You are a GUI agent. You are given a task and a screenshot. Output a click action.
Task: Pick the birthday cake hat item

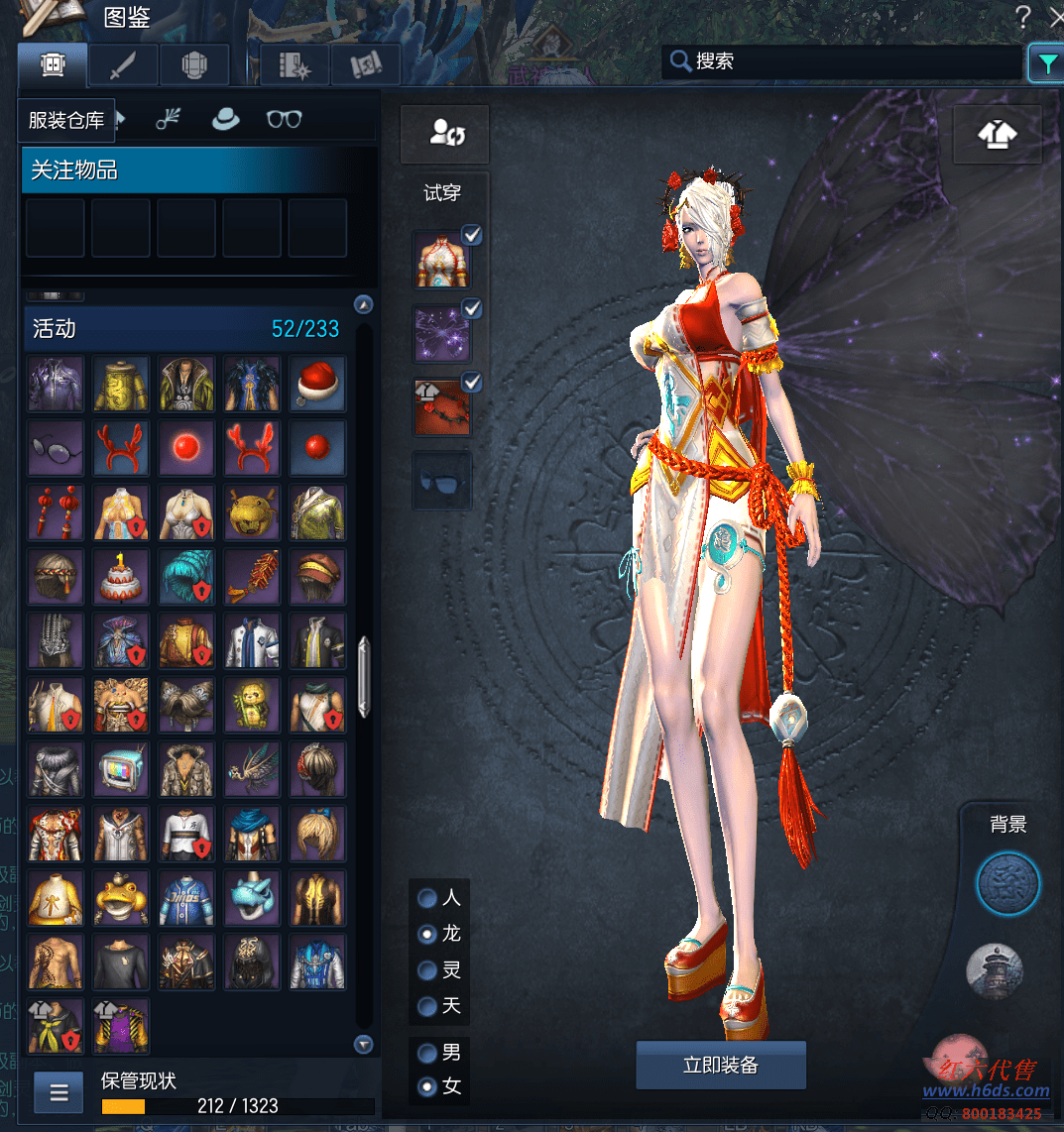coord(121,577)
